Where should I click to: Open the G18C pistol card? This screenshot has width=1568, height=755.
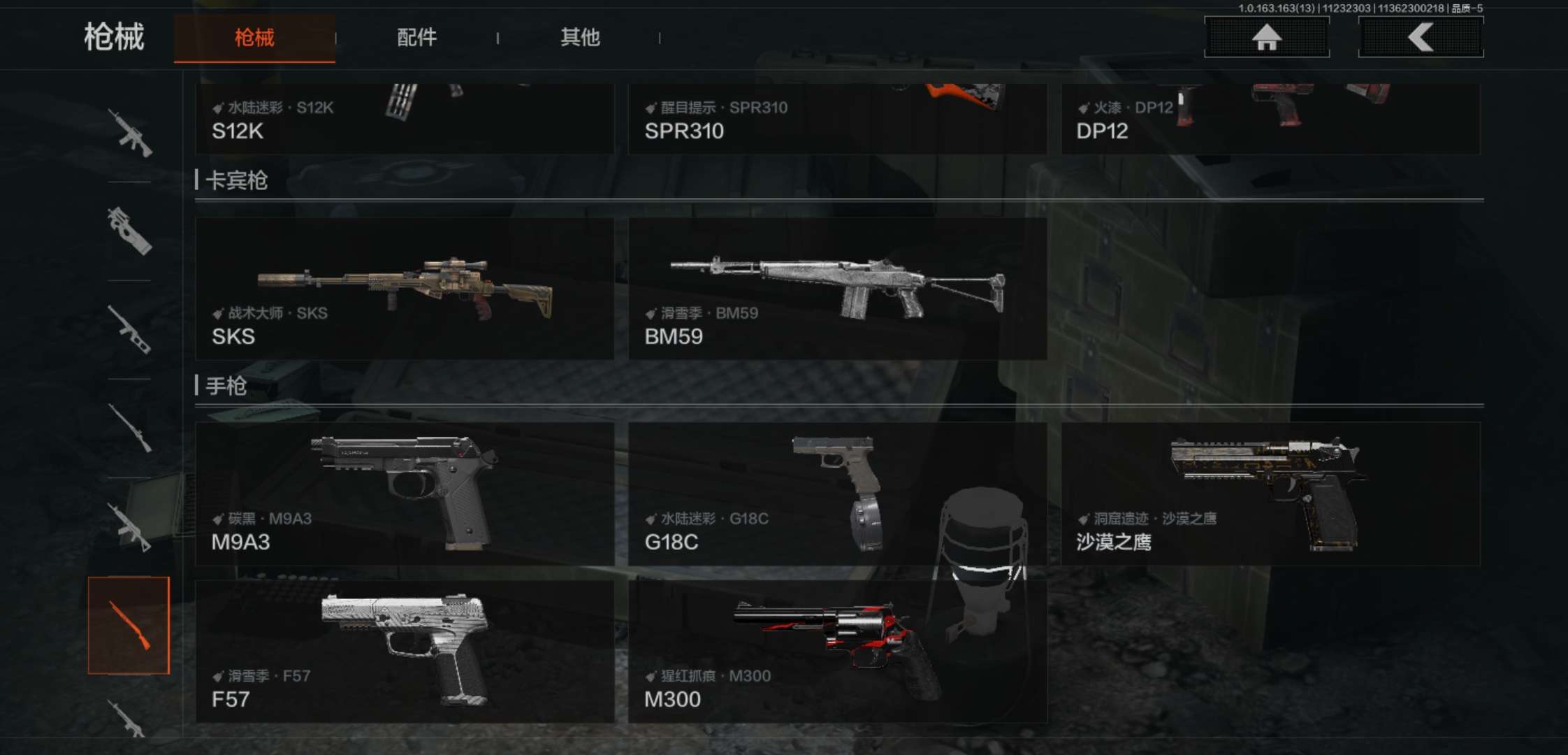point(837,494)
